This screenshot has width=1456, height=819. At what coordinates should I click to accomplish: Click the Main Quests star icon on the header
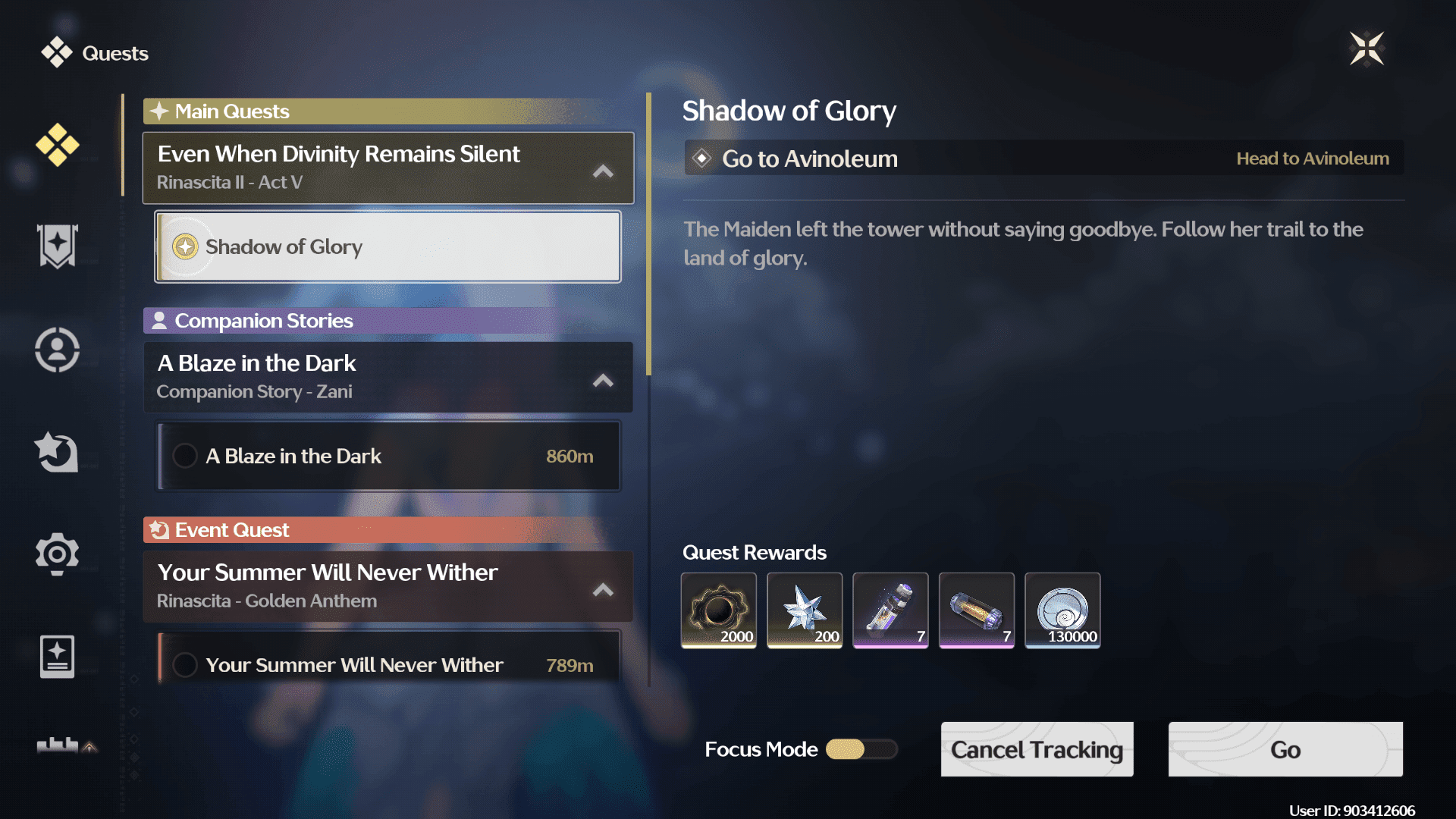point(159,111)
